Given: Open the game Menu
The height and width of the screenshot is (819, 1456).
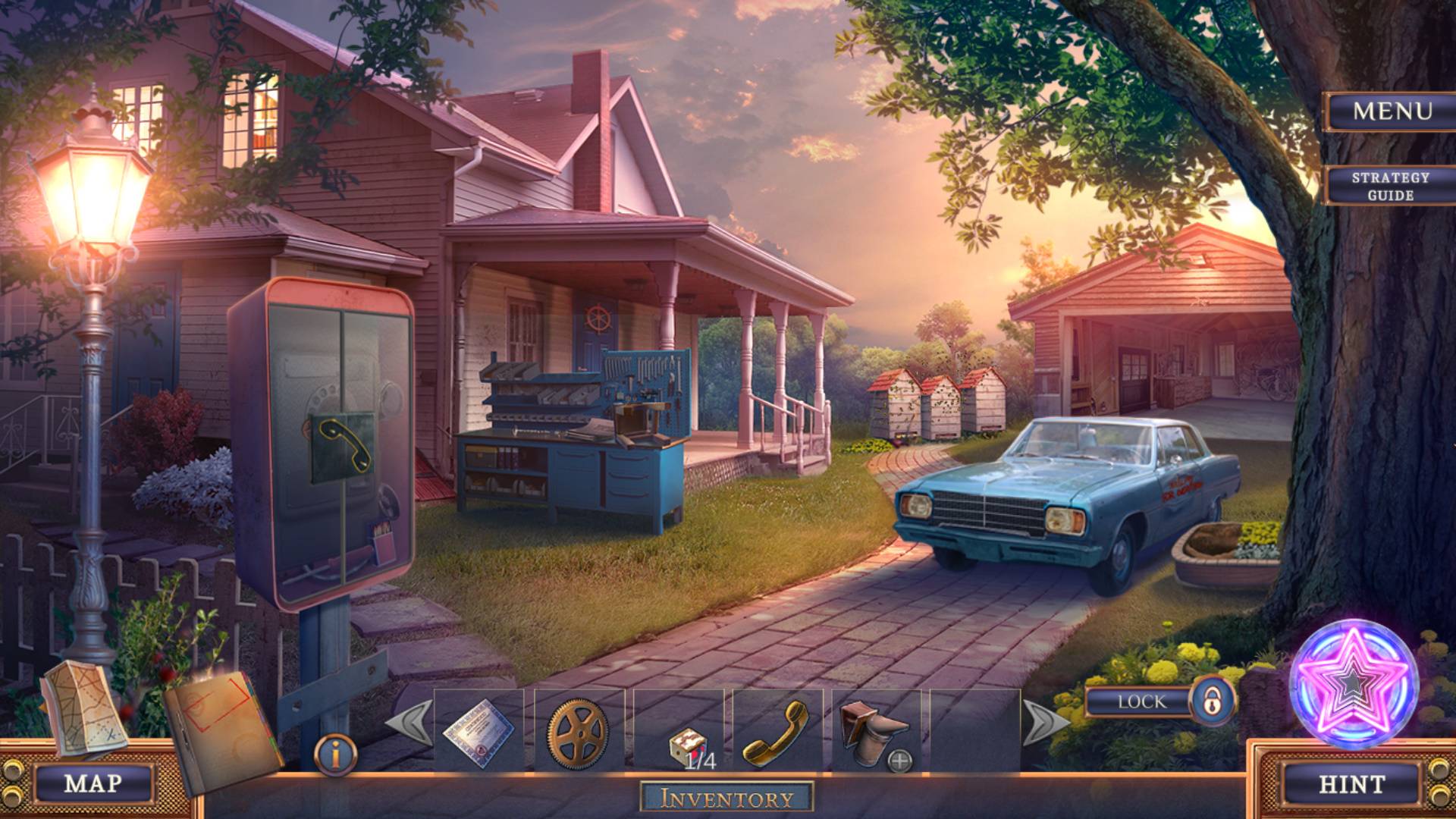Looking at the screenshot, I should 1392,111.
